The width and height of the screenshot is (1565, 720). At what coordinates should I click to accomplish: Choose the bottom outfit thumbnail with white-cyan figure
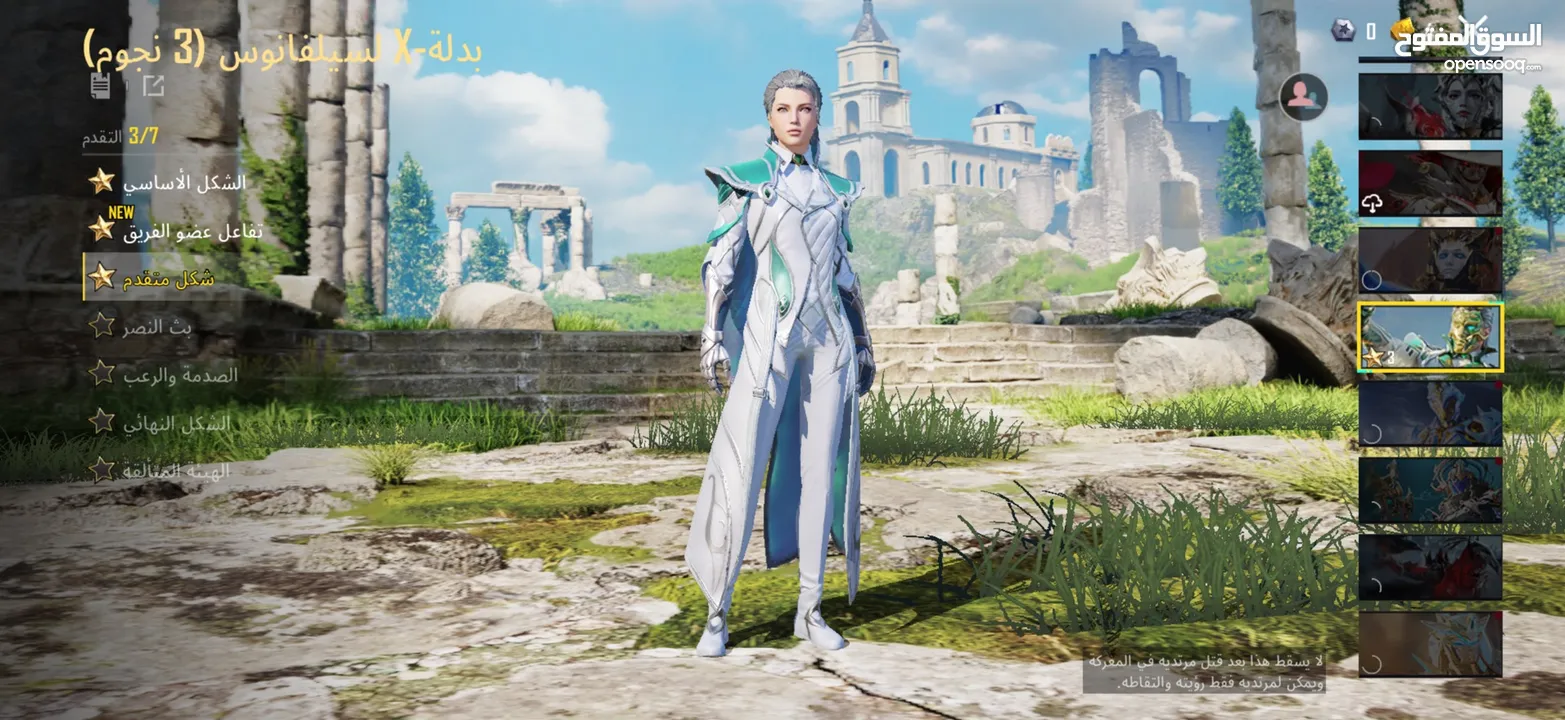coord(1430,644)
